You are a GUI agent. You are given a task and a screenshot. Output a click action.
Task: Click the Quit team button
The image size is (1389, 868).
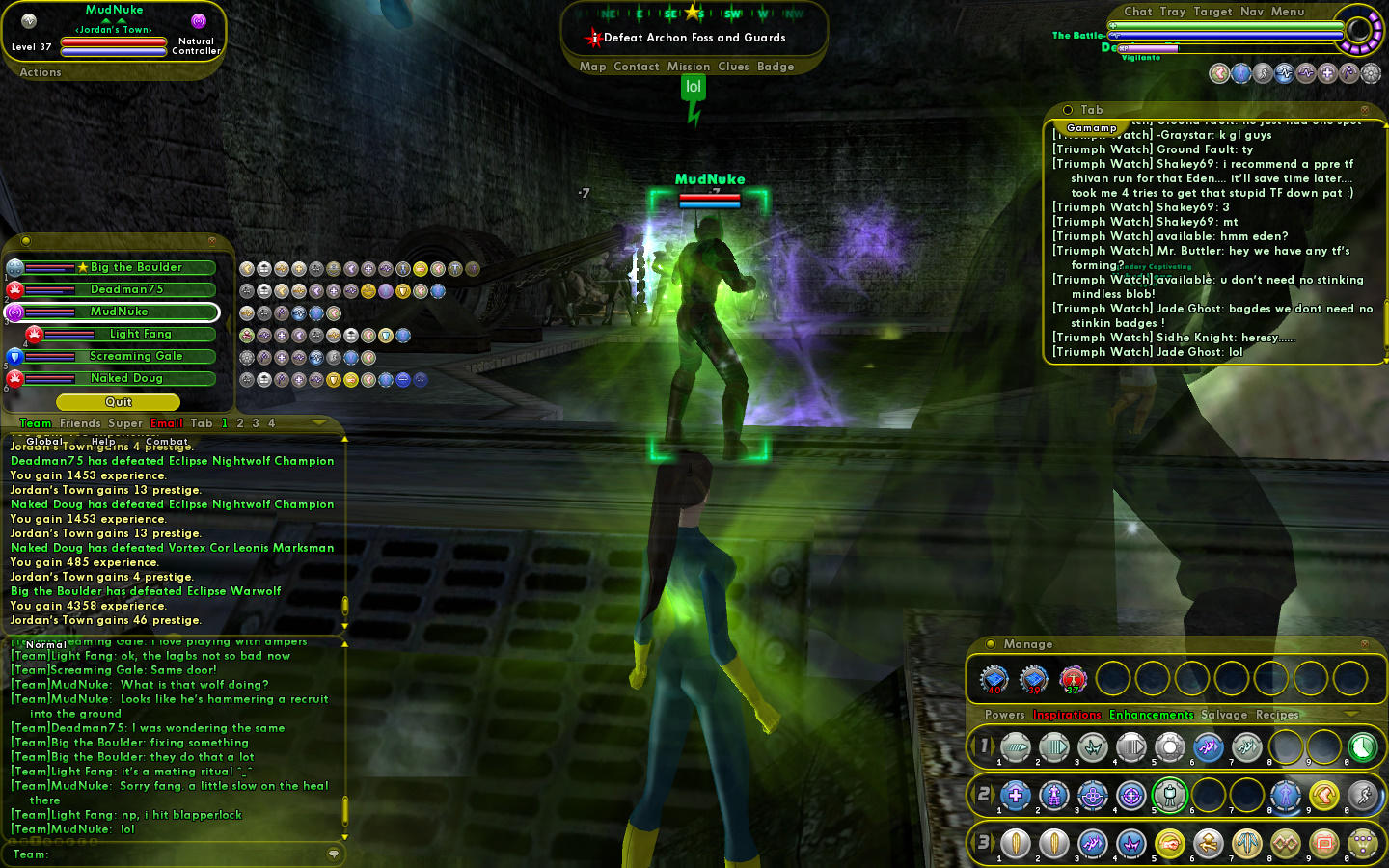[x=118, y=402]
